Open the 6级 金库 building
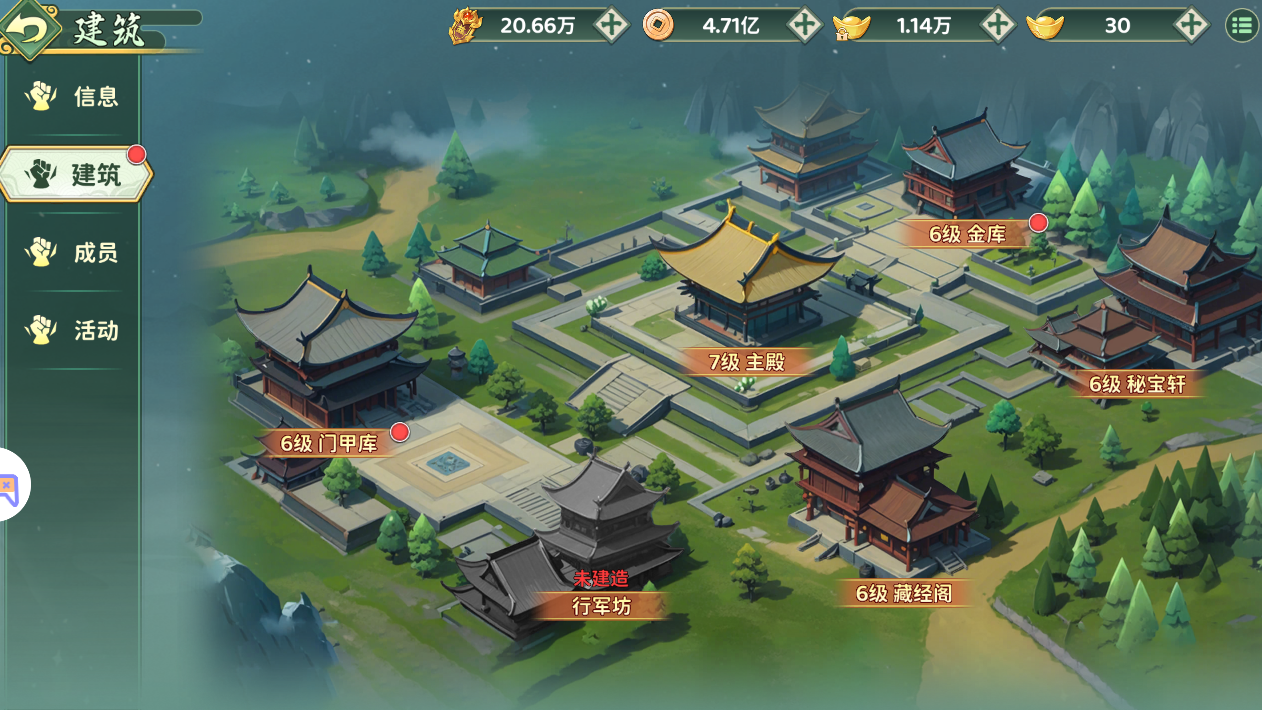Screen dimensions: 1262x710 [966, 234]
